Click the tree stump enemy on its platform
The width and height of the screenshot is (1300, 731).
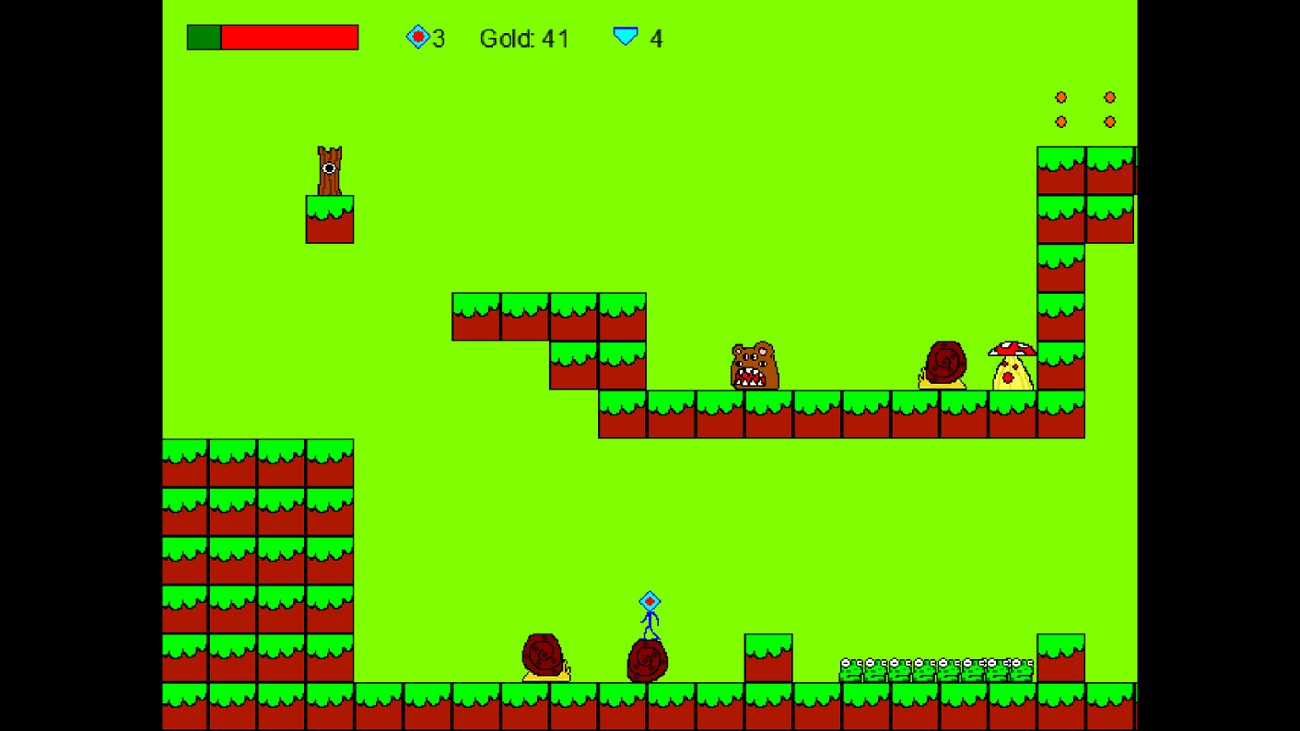(330, 170)
